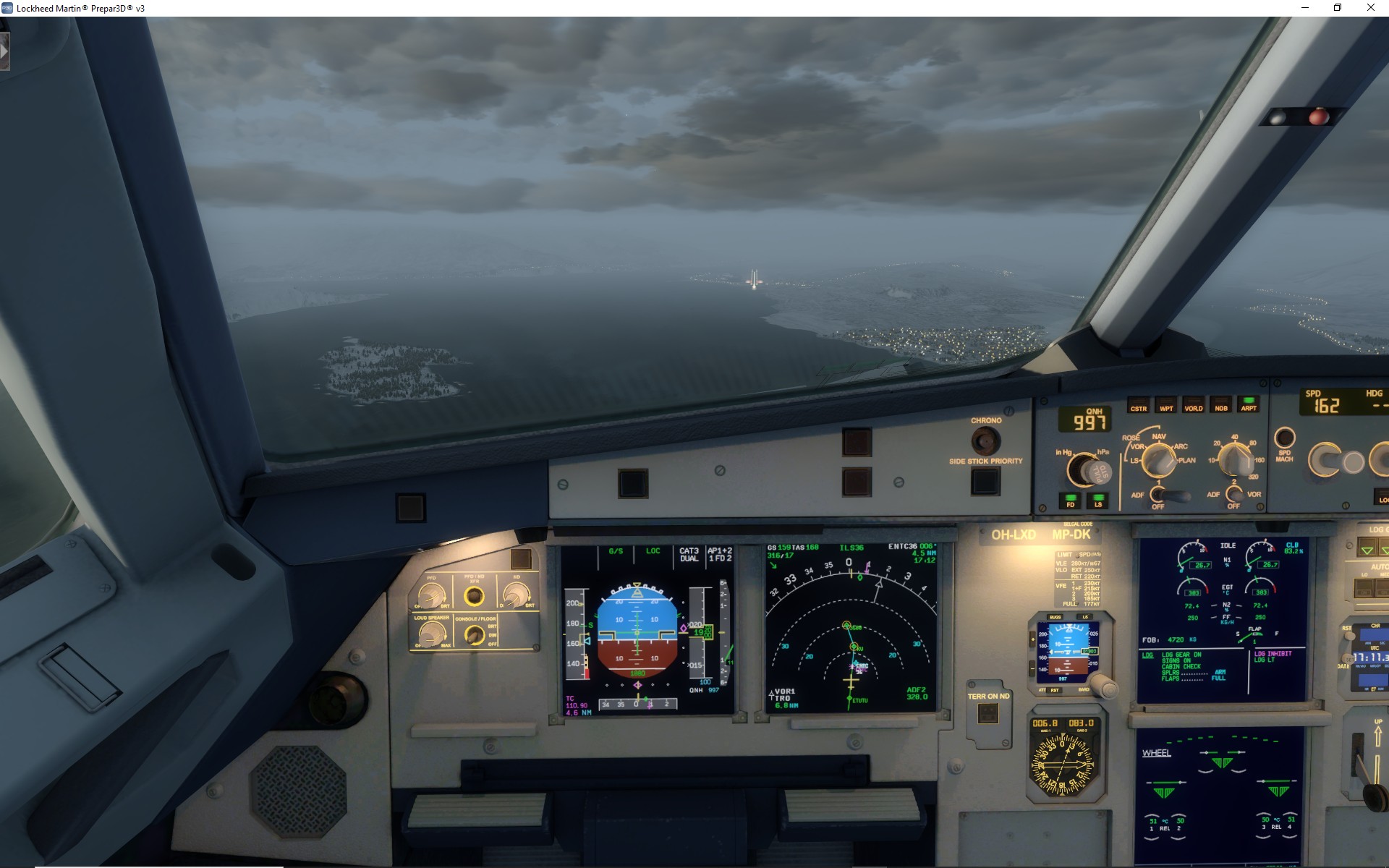
Task: Click the PFD brightness knob
Action: [432, 596]
